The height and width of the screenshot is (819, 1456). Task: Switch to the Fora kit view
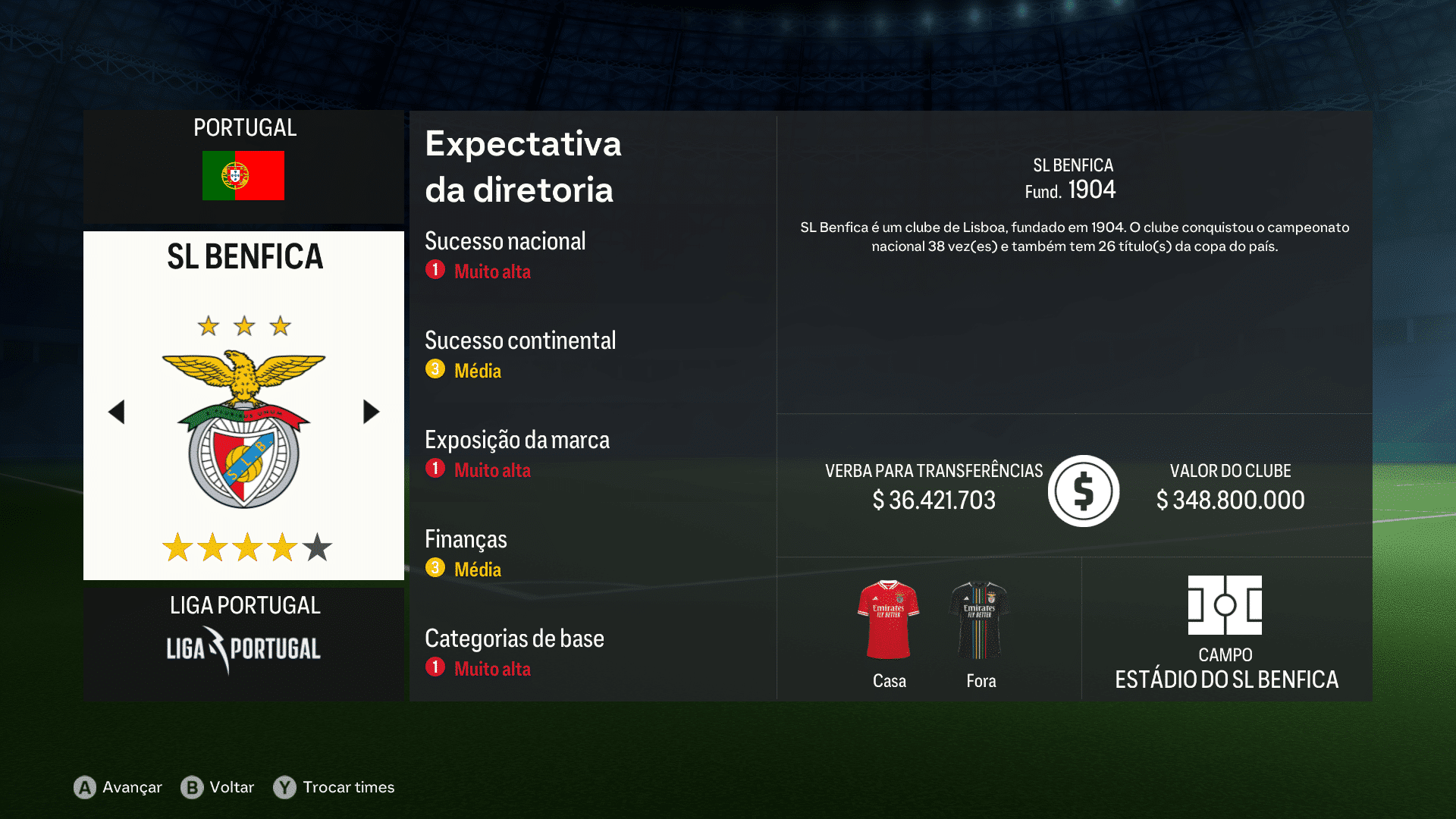pos(980,681)
